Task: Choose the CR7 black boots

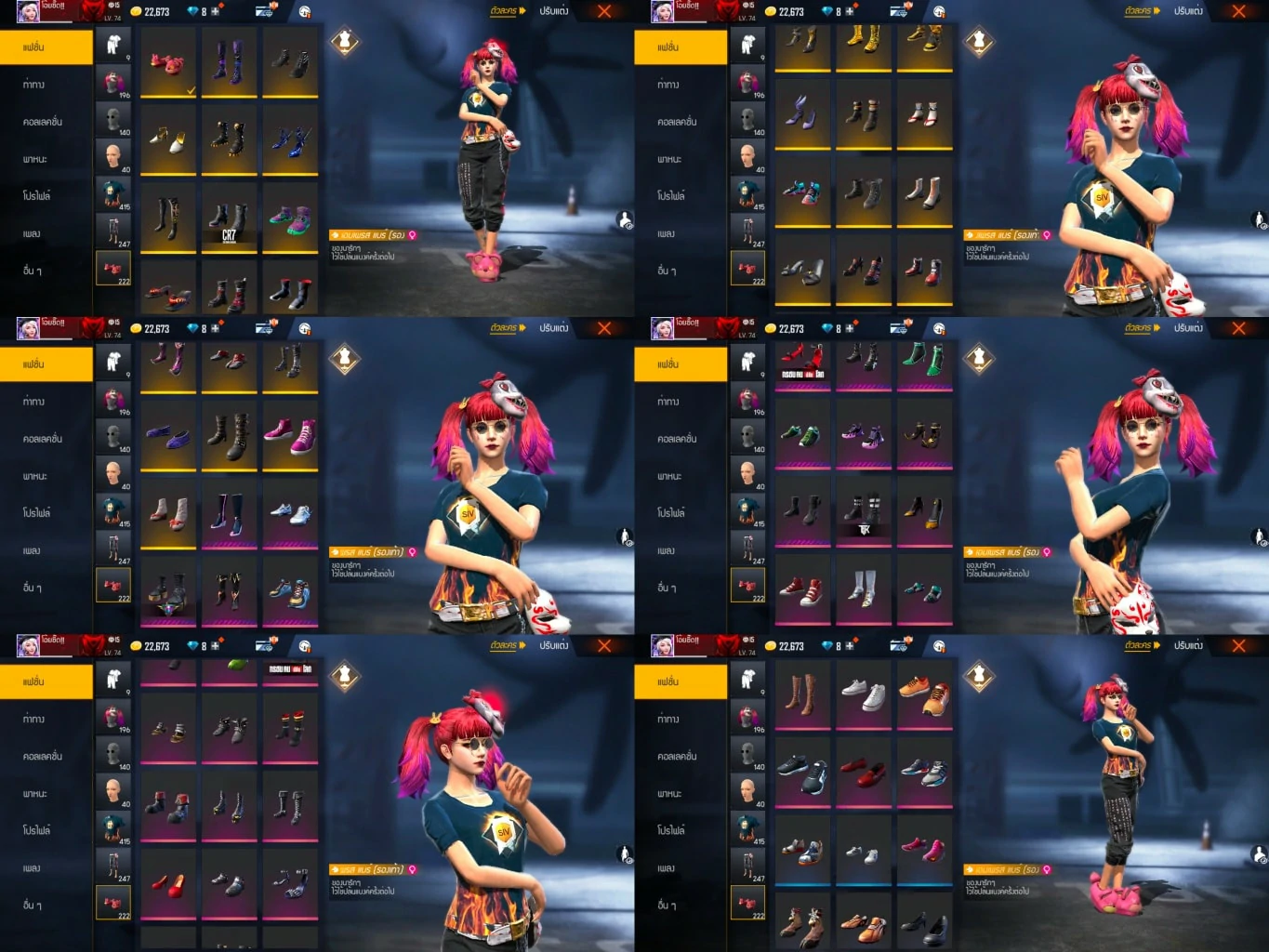Action: 229,220
